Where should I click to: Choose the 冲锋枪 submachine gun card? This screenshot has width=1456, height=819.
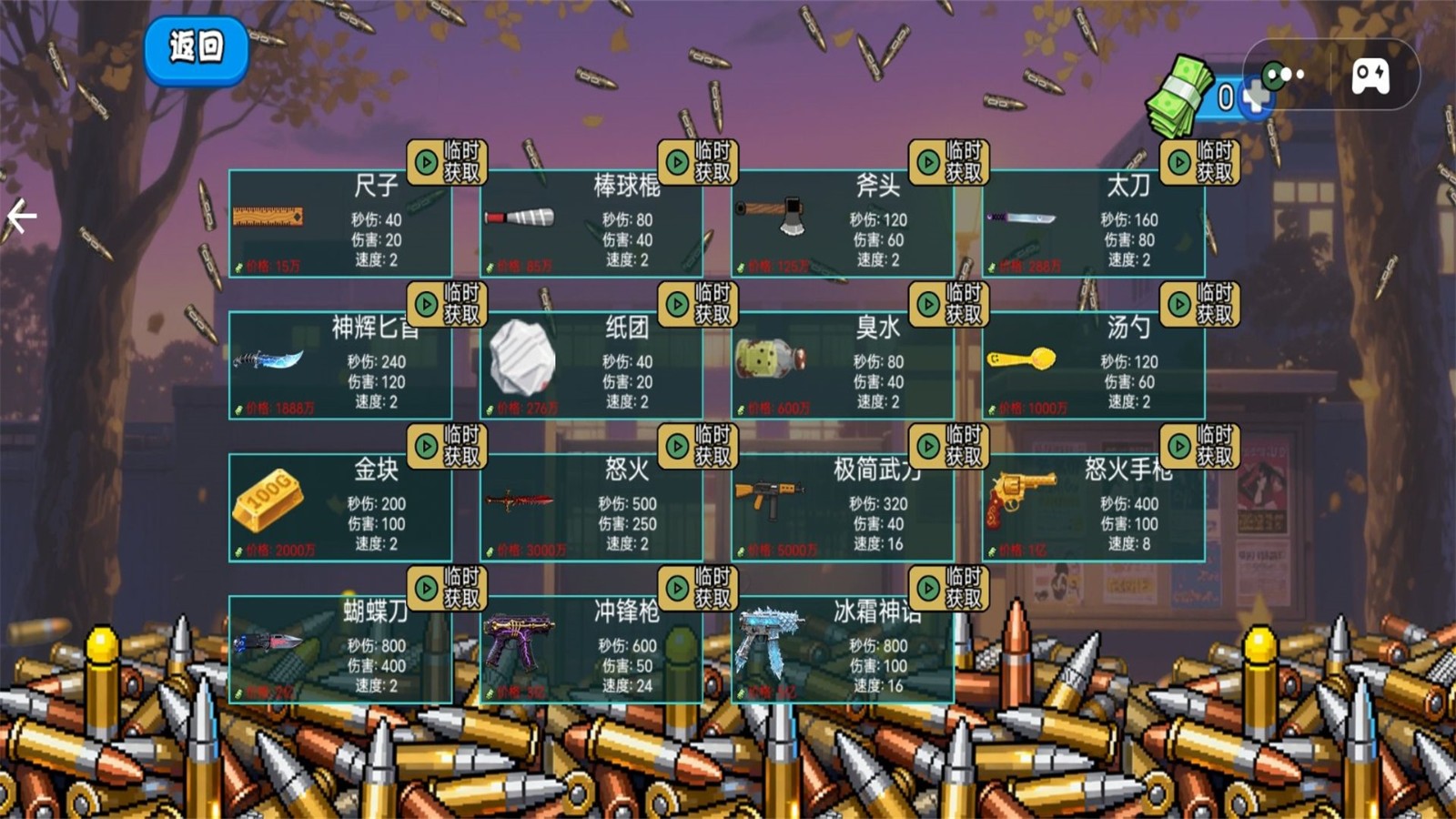(x=591, y=651)
